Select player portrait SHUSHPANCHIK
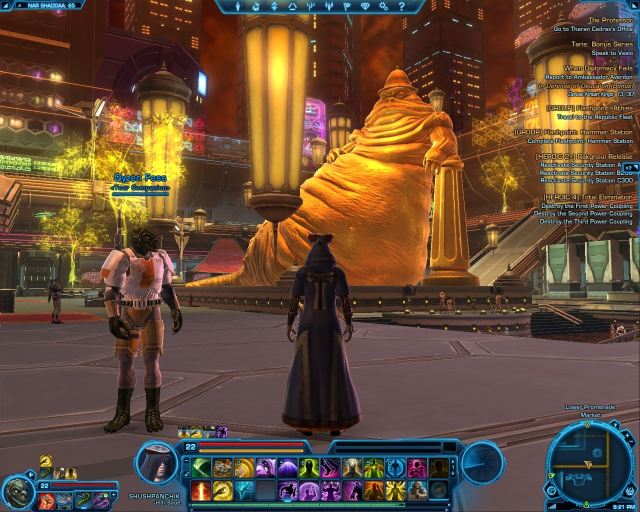This screenshot has width=640, height=512. click(x=158, y=466)
